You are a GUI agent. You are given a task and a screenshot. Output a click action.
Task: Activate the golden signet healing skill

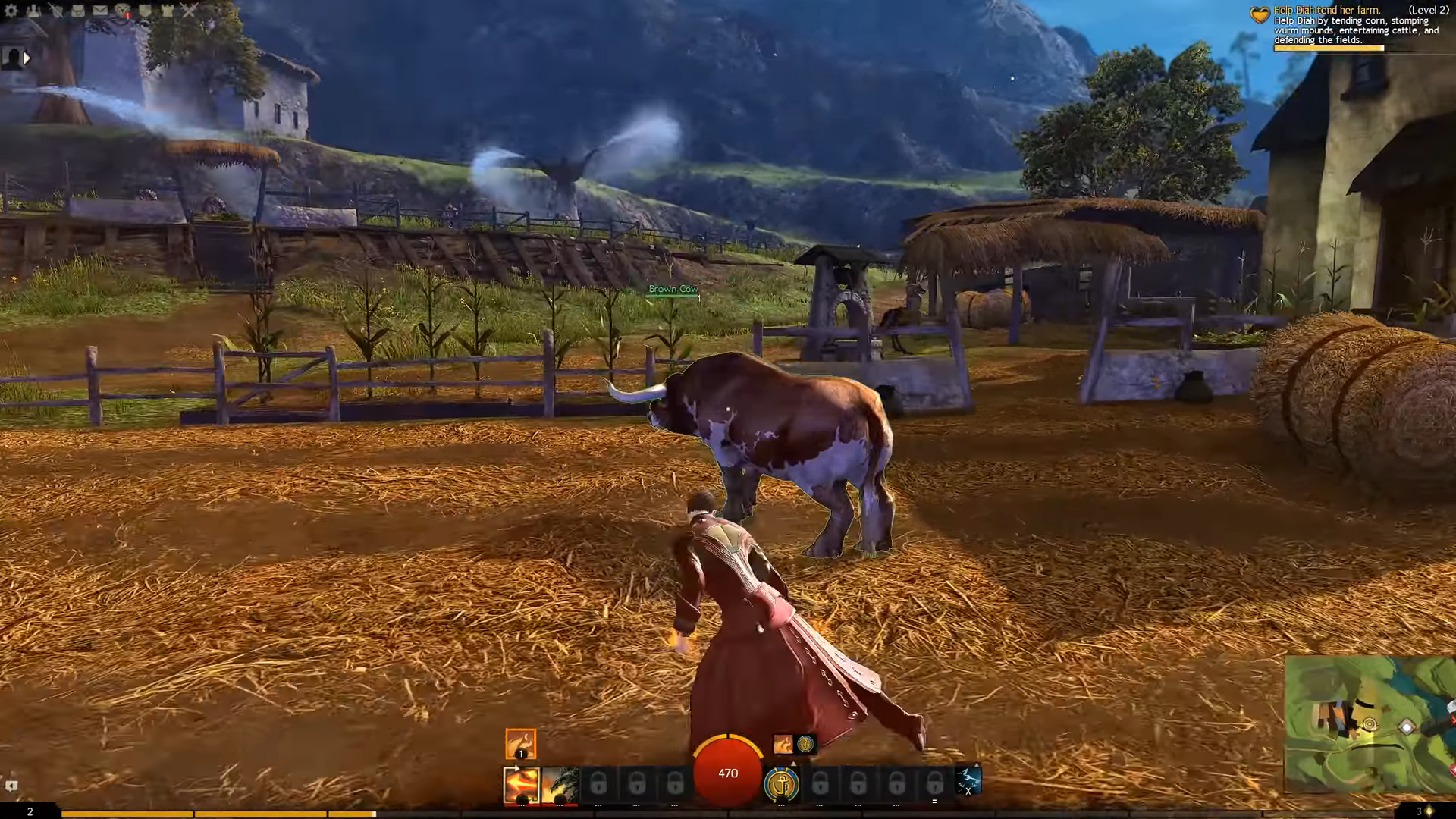pos(782,785)
